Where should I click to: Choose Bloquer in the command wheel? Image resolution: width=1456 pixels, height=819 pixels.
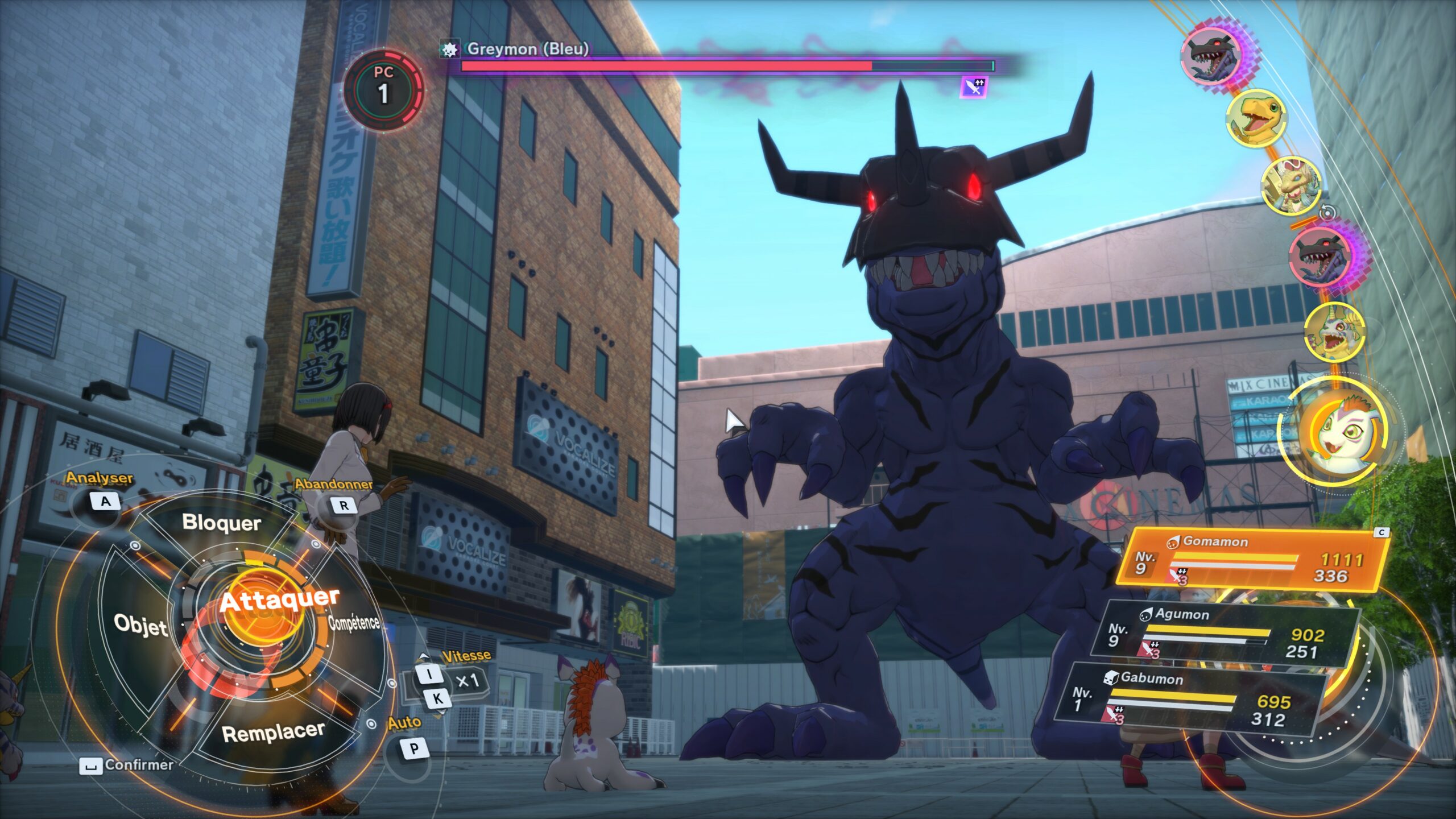pos(221,523)
